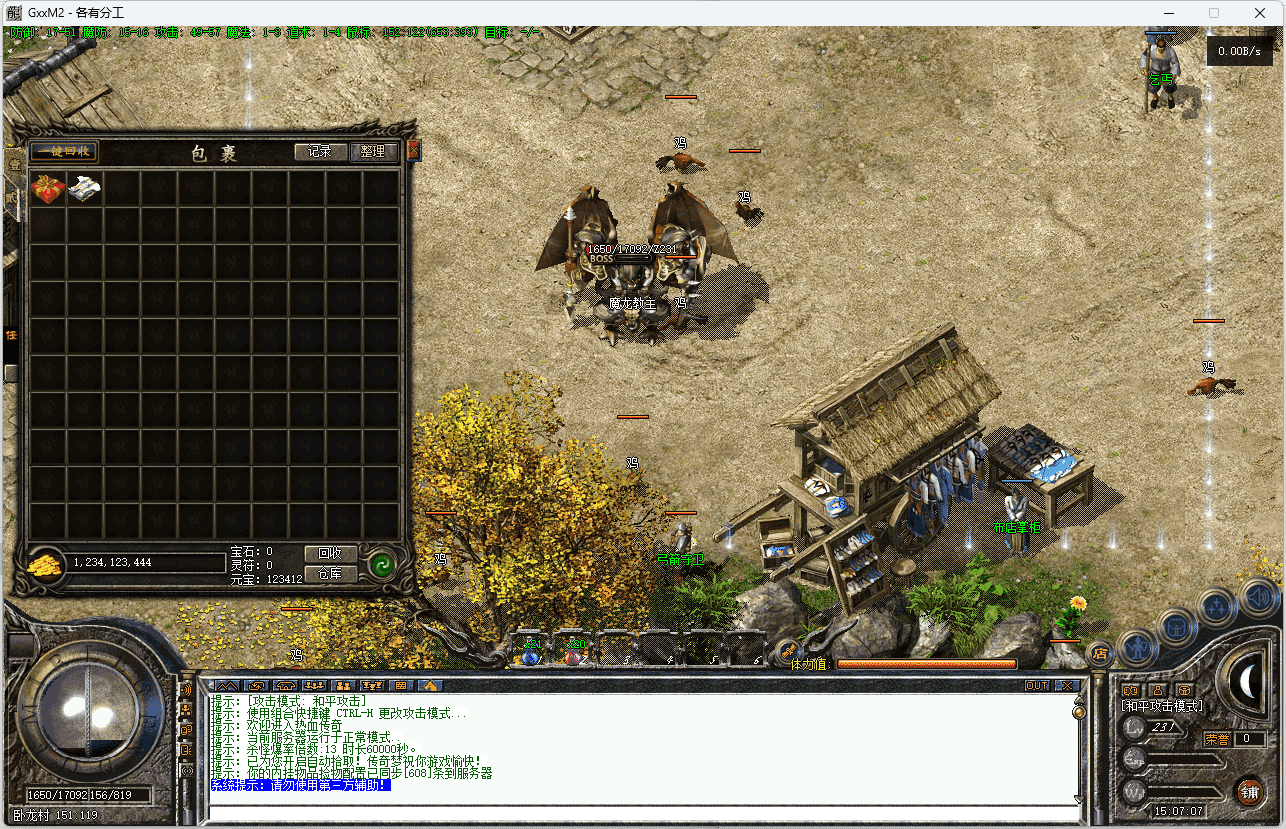Toggle the sound speaker round button
The width and height of the screenshot is (1286, 829).
point(1258,599)
